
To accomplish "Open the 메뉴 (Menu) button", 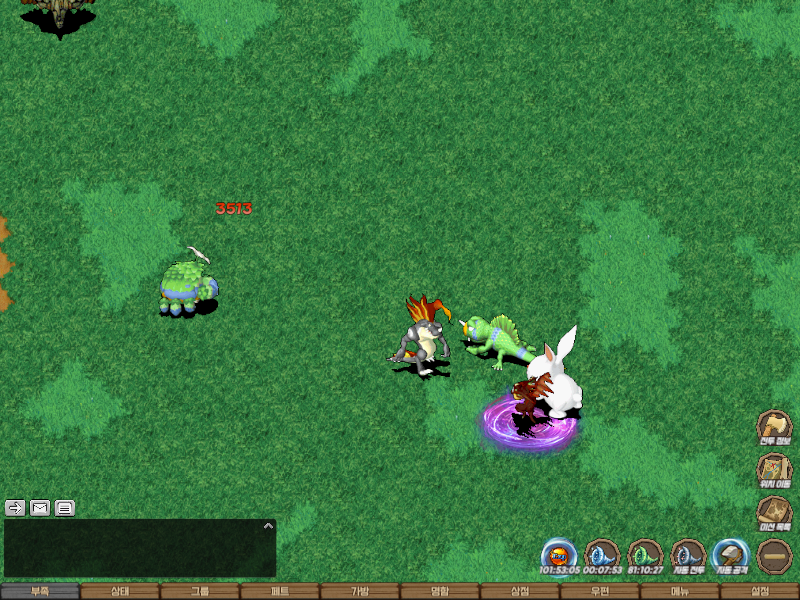I will coord(680,591).
